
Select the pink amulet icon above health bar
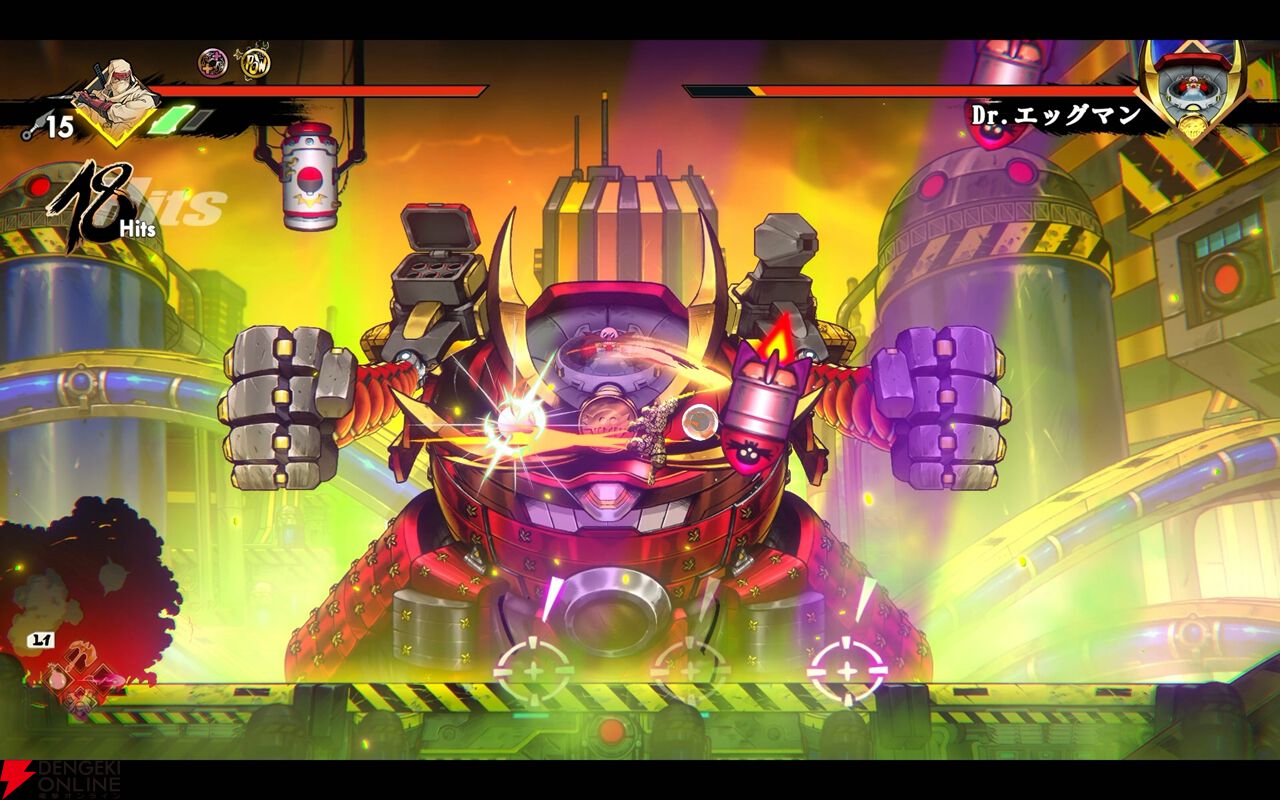pos(212,63)
